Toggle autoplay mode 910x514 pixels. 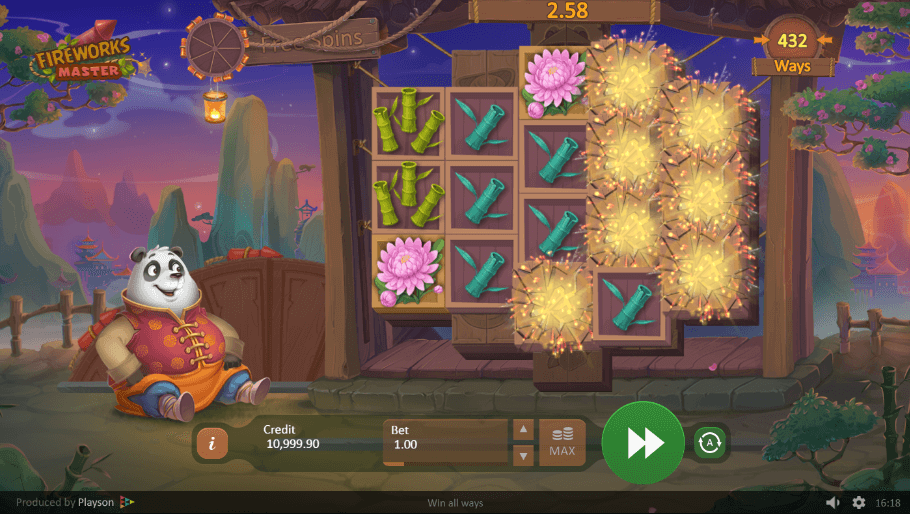tap(710, 442)
